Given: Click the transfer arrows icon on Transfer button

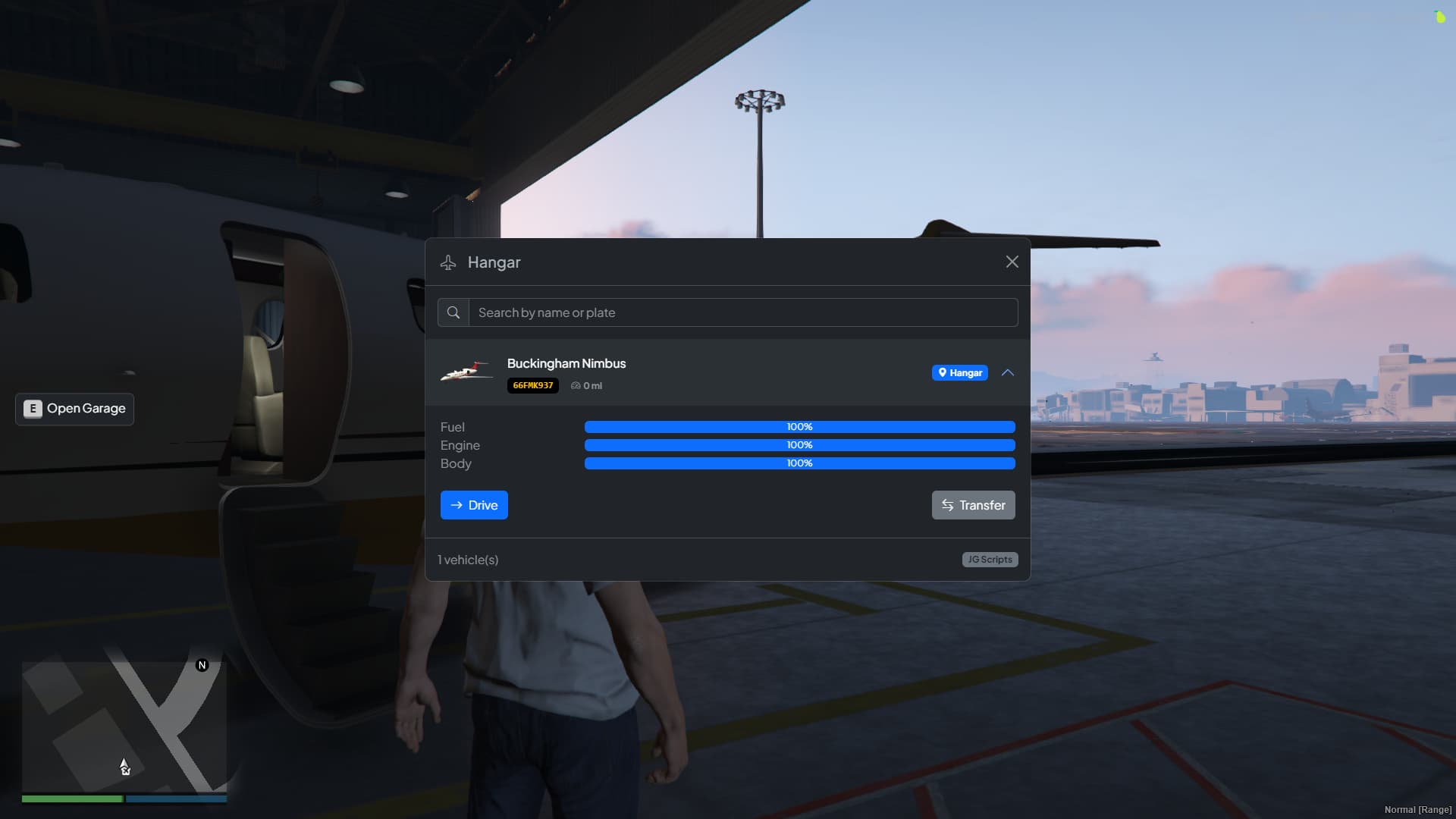Looking at the screenshot, I should [948, 505].
